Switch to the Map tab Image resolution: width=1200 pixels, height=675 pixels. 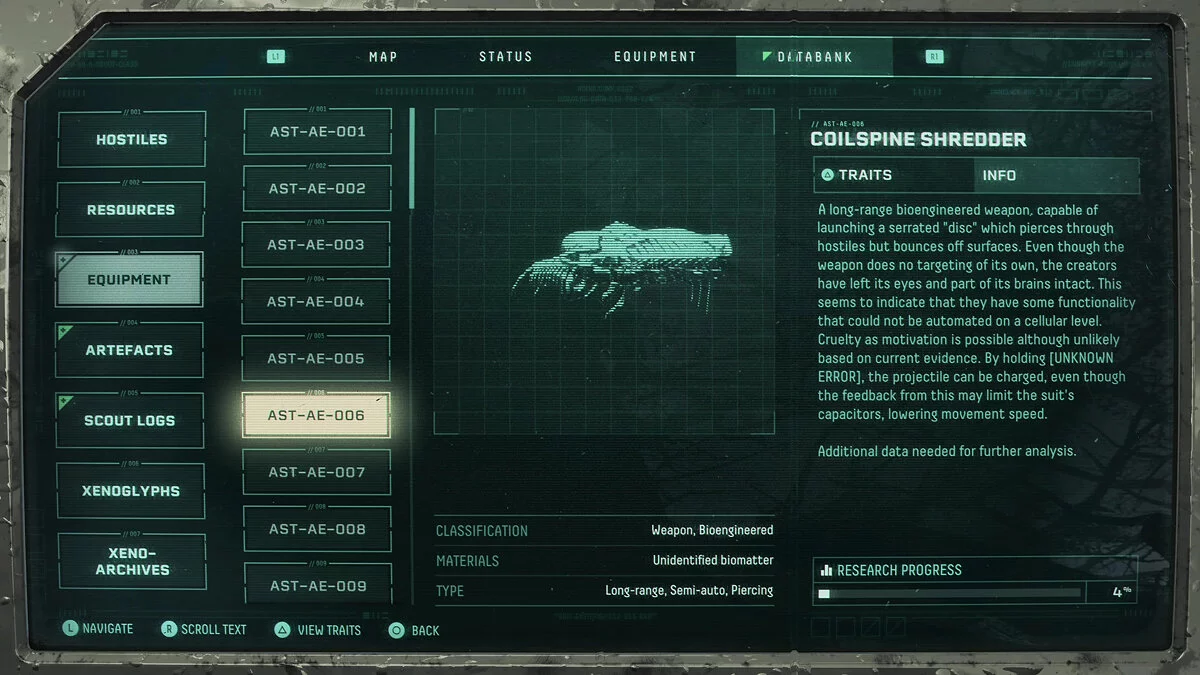[x=383, y=57]
